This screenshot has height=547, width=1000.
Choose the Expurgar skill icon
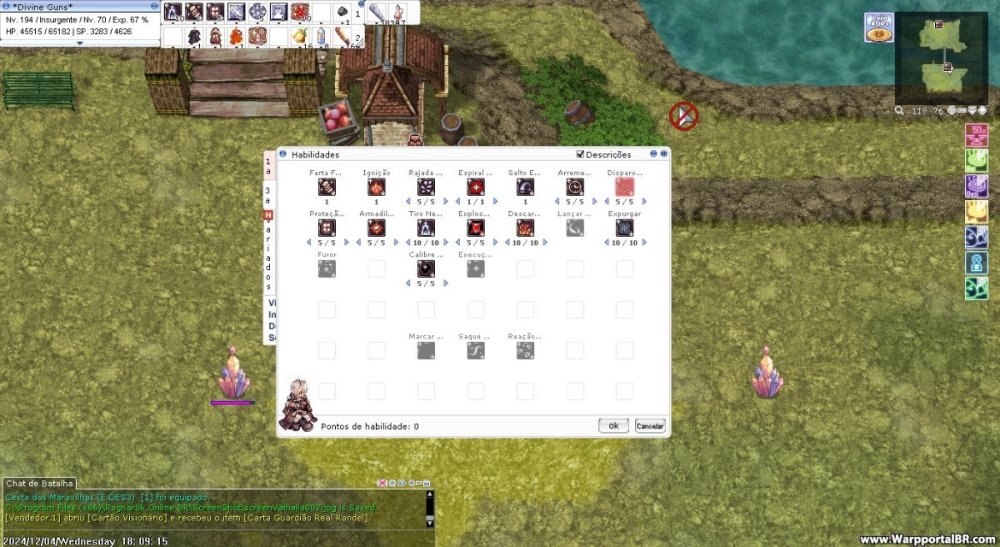(x=624, y=228)
